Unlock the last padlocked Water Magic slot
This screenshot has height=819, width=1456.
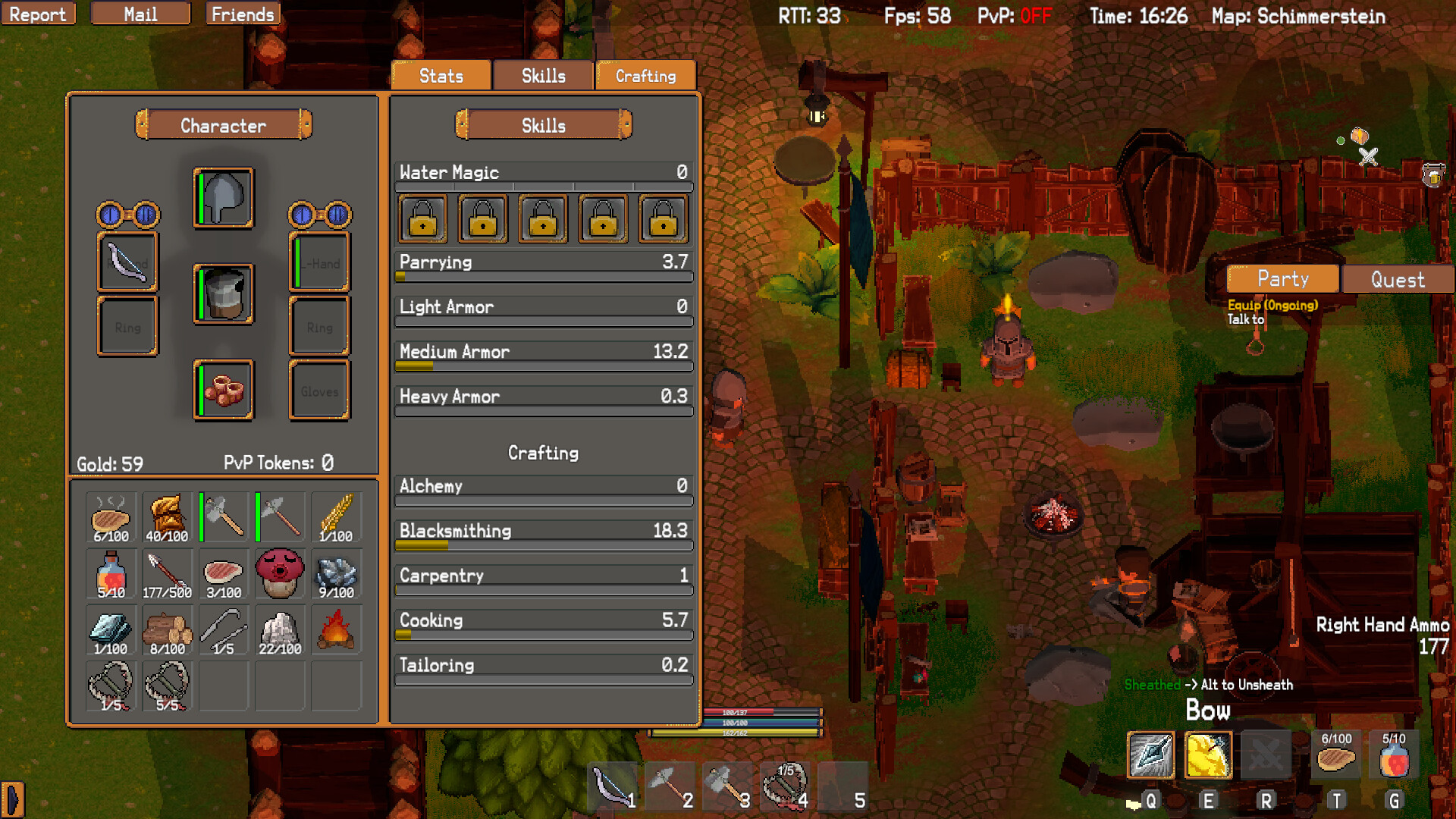[663, 219]
